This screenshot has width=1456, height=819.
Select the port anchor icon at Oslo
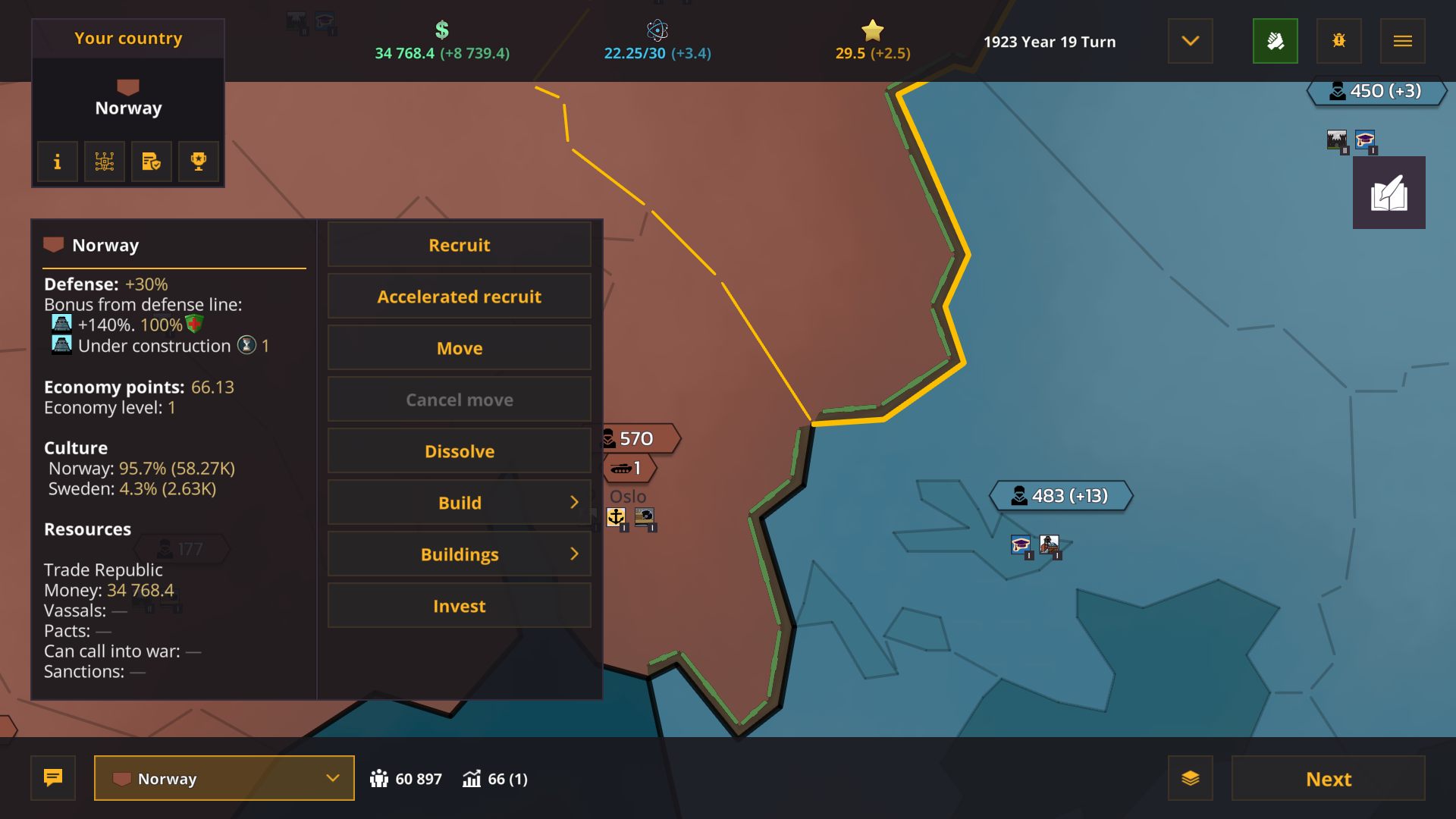pyautogui.click(x=617, y=517)
